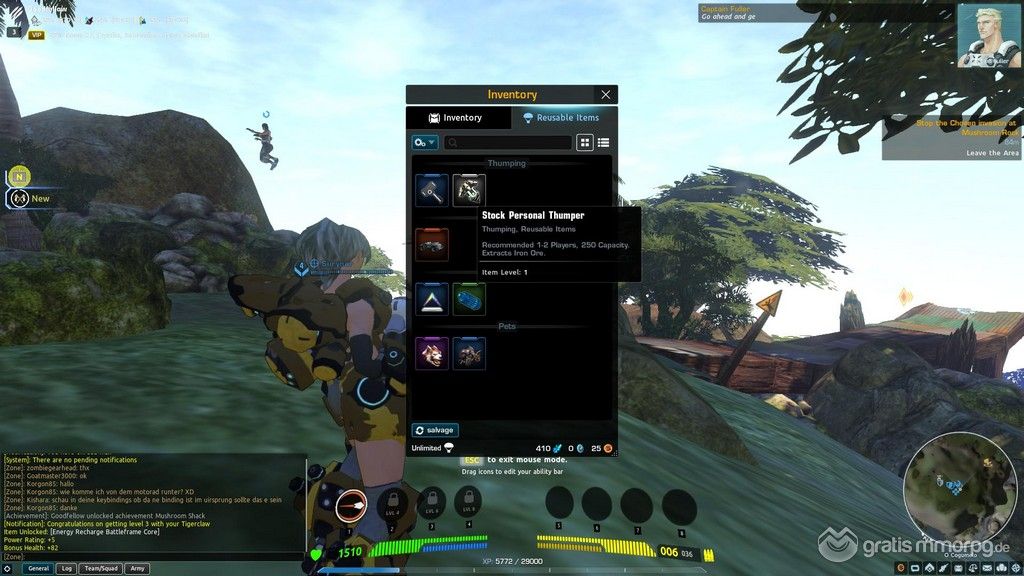
Task: Open the Reusable Items tab
Action: [562, 118]
